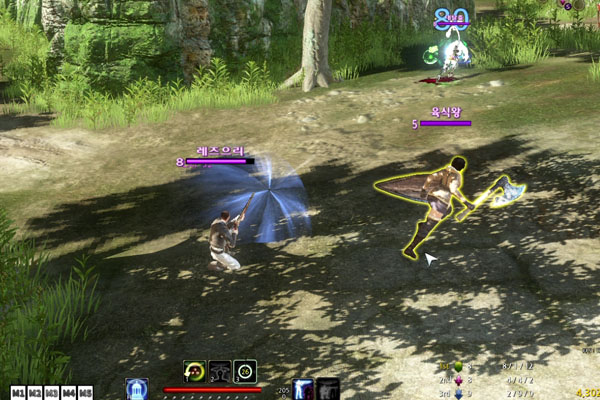Use the green swirl skill icon

[x=195, y=372]
